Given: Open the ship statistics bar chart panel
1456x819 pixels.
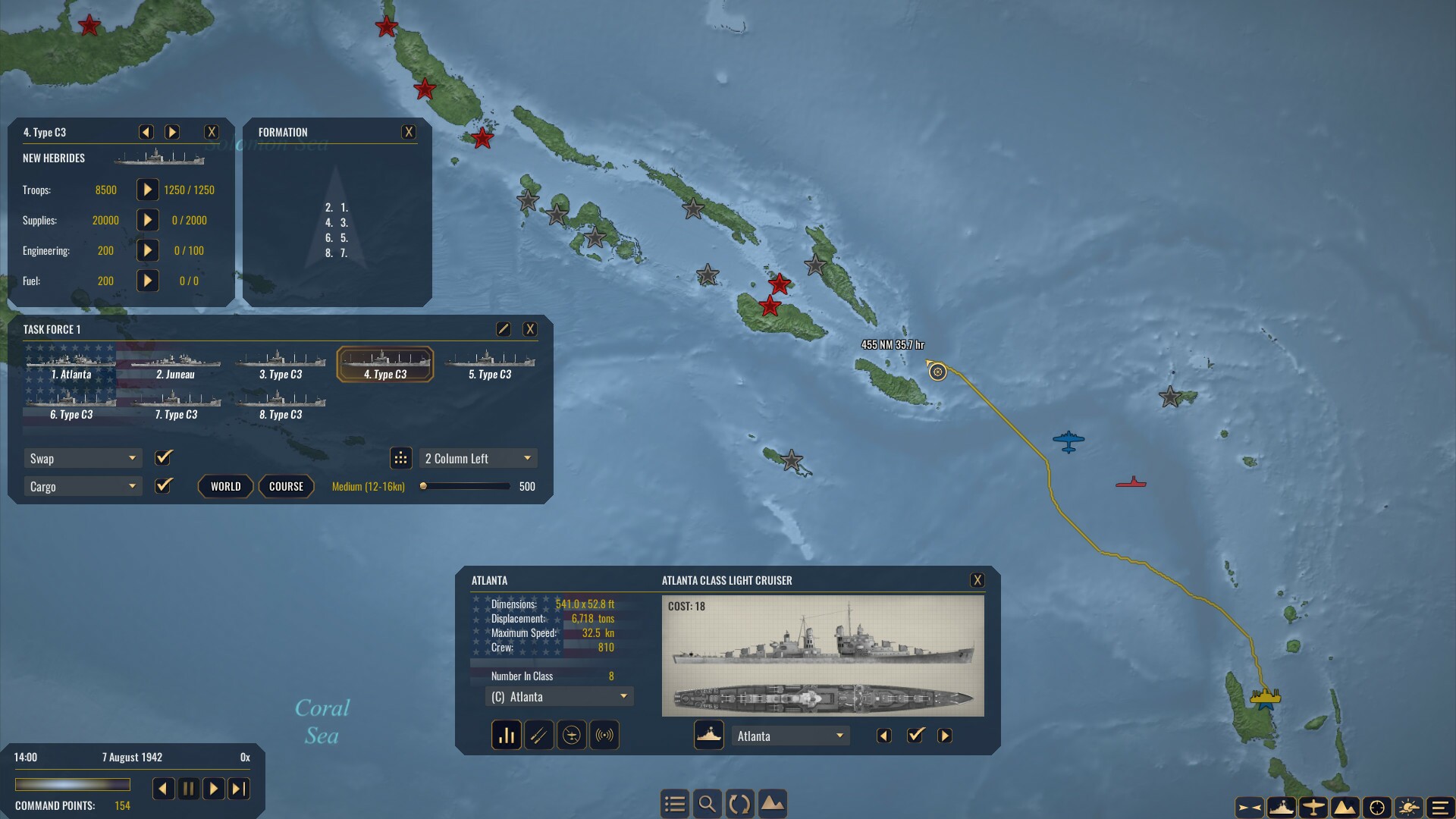Looking at the screenshot, I should (x=506, y=735).
